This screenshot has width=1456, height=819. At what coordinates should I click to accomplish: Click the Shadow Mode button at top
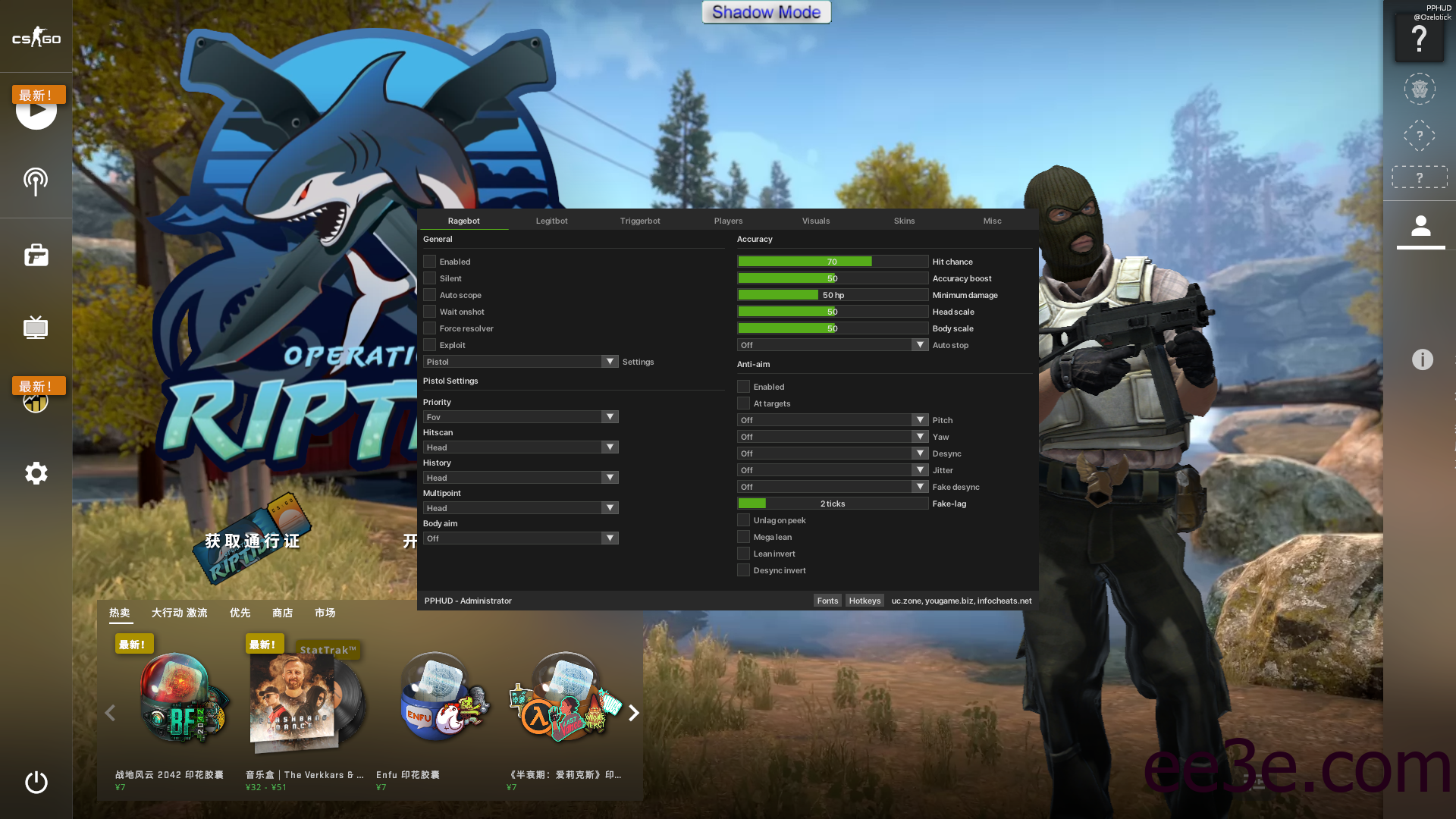(766, 12)
